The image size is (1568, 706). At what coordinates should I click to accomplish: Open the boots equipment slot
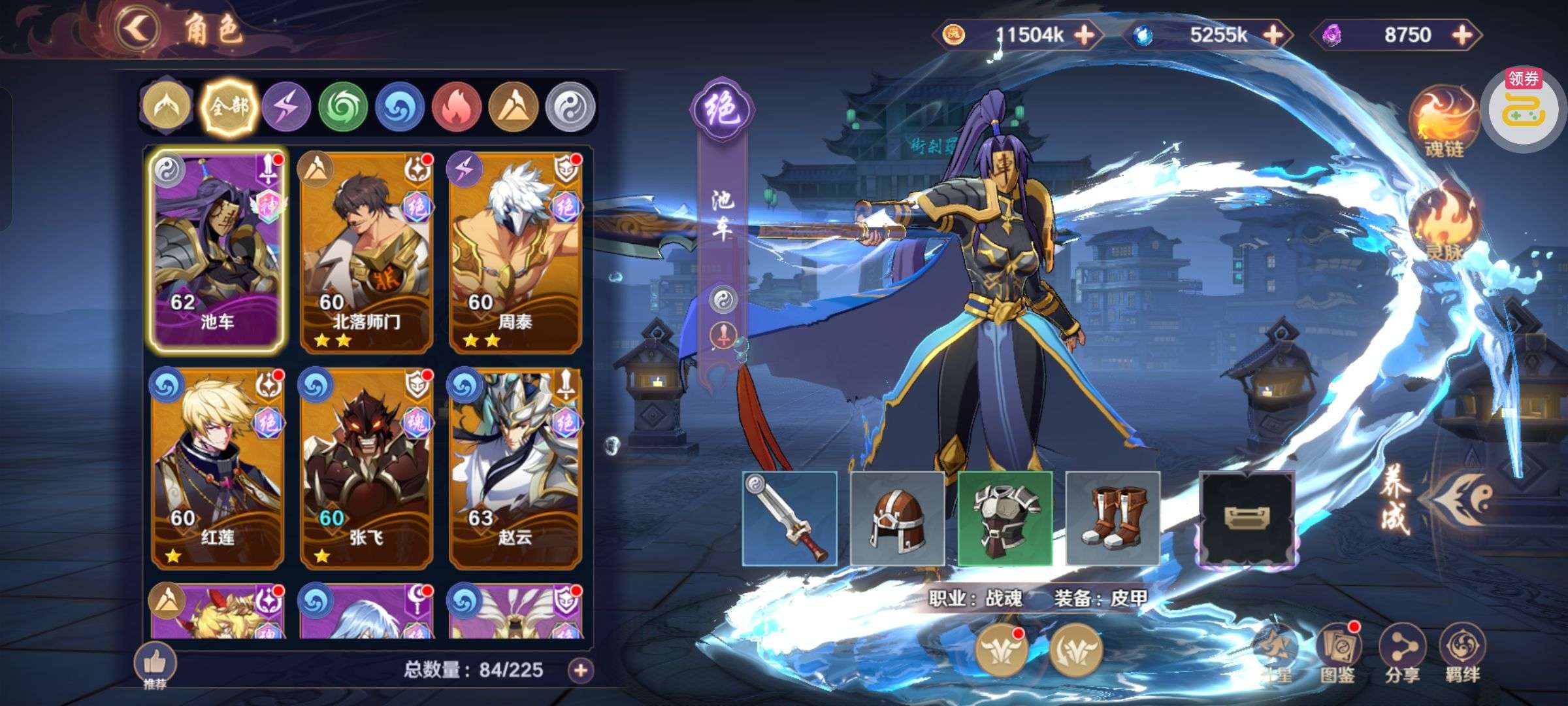[1113, 518]
